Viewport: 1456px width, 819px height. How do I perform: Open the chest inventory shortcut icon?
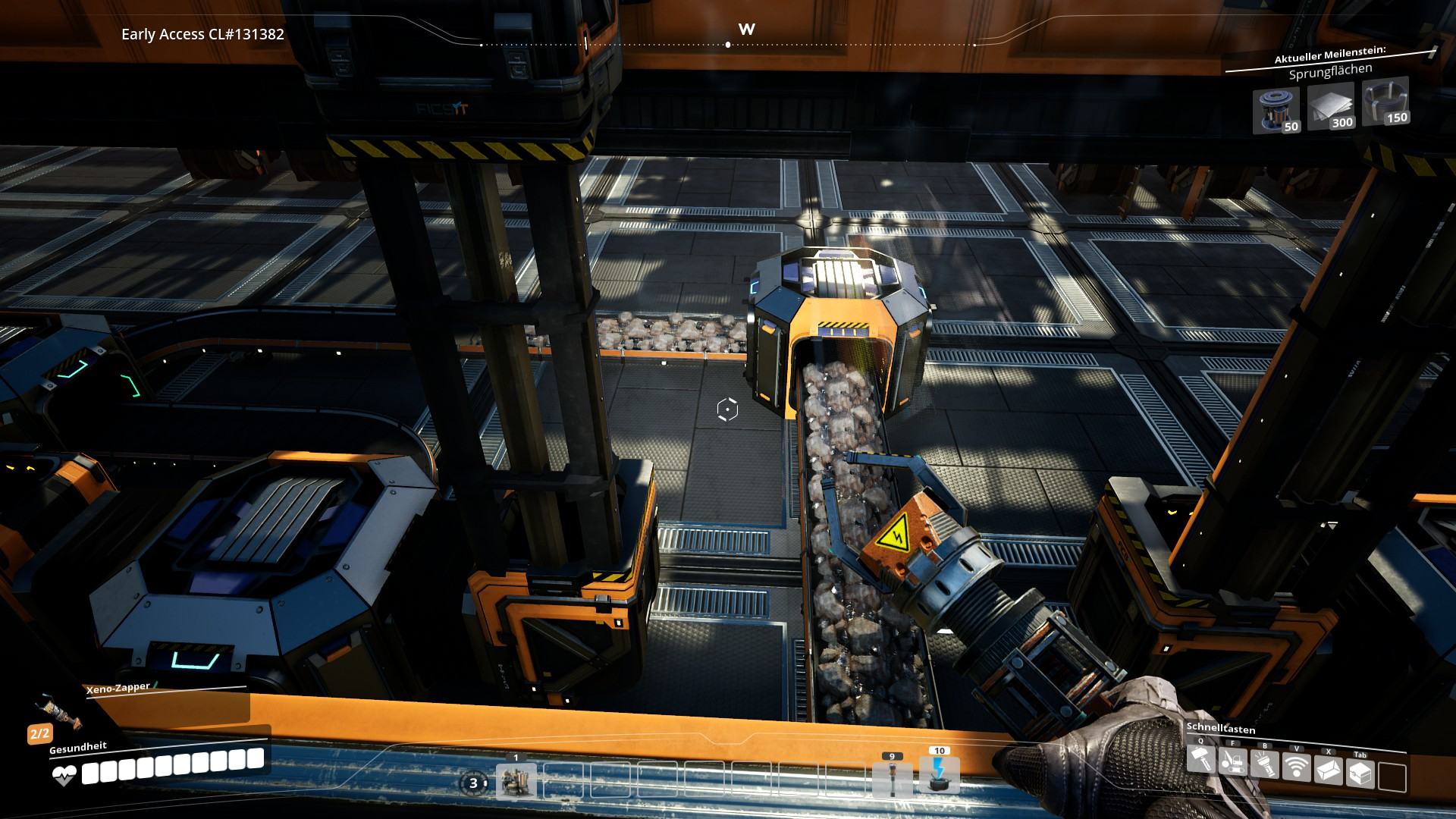coord(1360,773)
